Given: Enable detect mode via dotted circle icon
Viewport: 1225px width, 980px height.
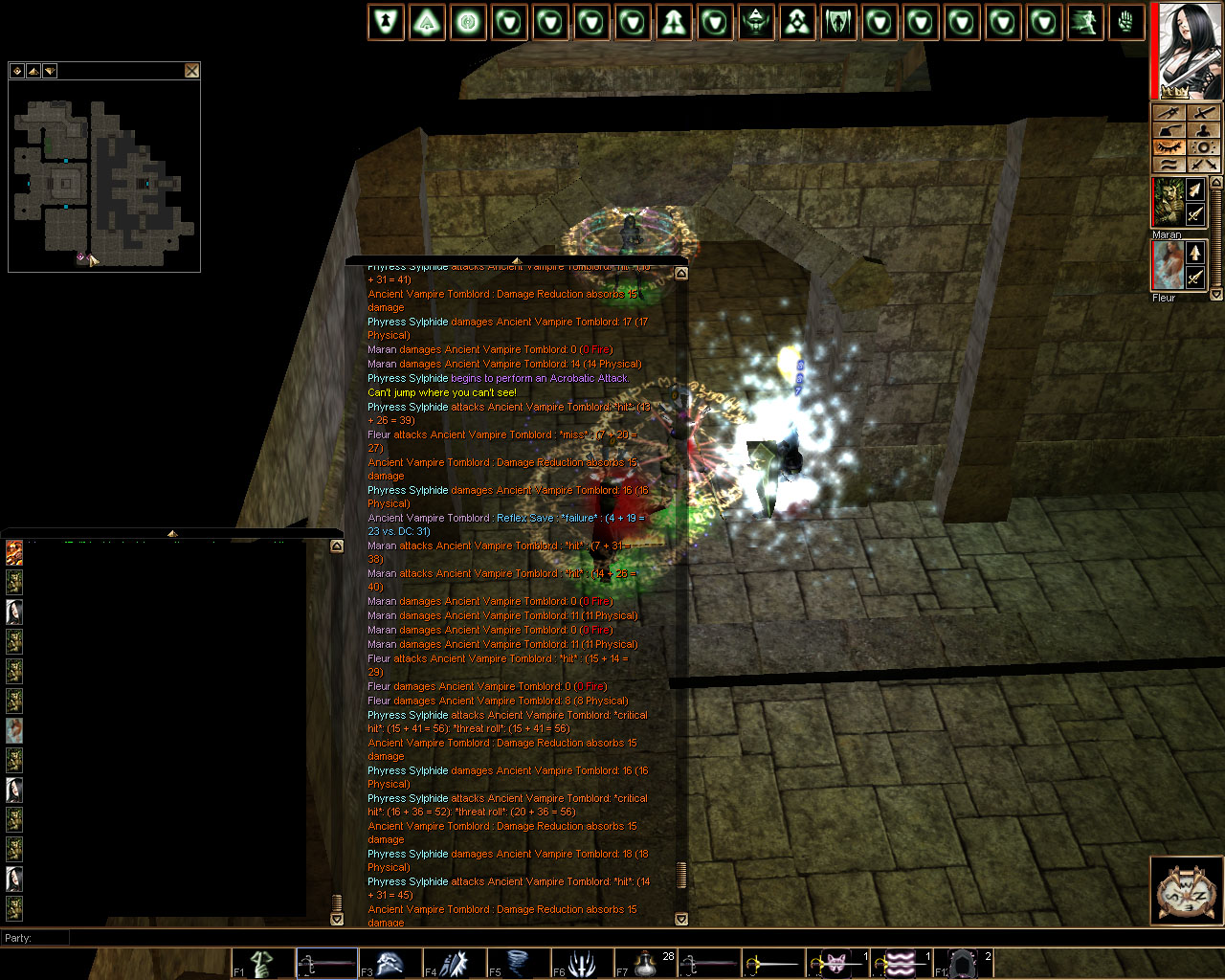Looking at the screenshot, I should click(1203, 147).
